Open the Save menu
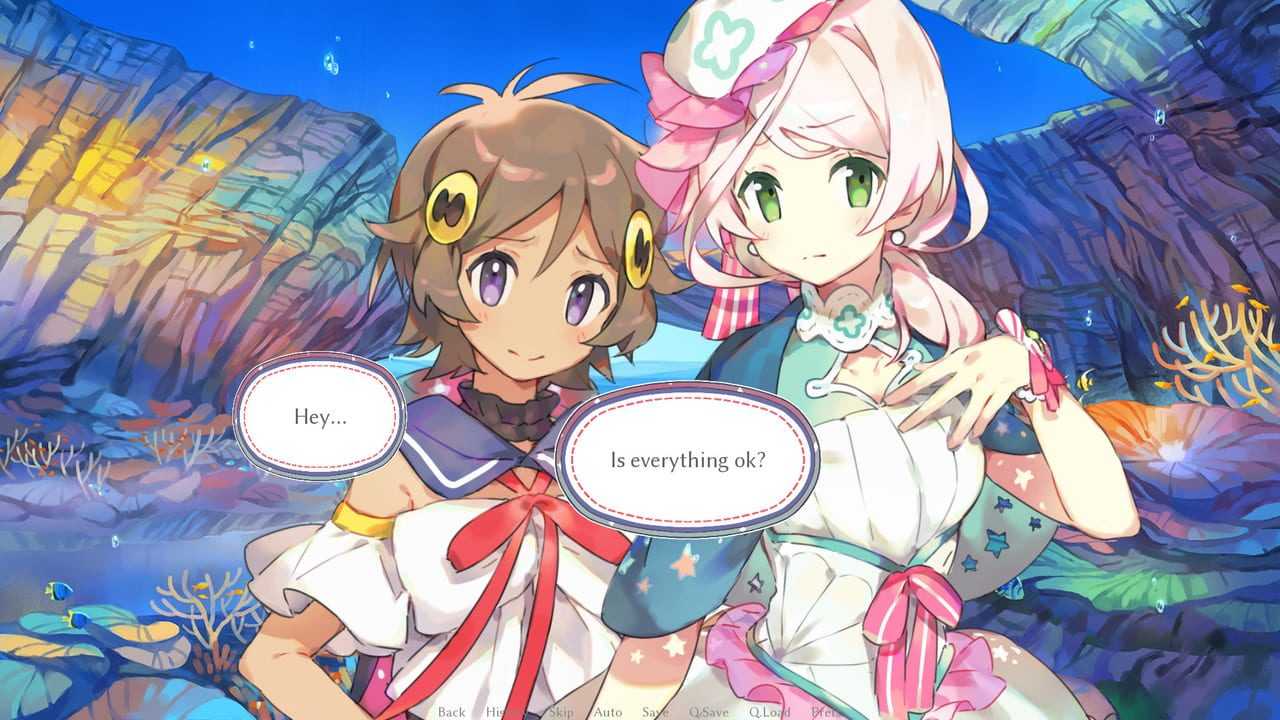Viewport: 1280px width, 720px height. (655, 712)
